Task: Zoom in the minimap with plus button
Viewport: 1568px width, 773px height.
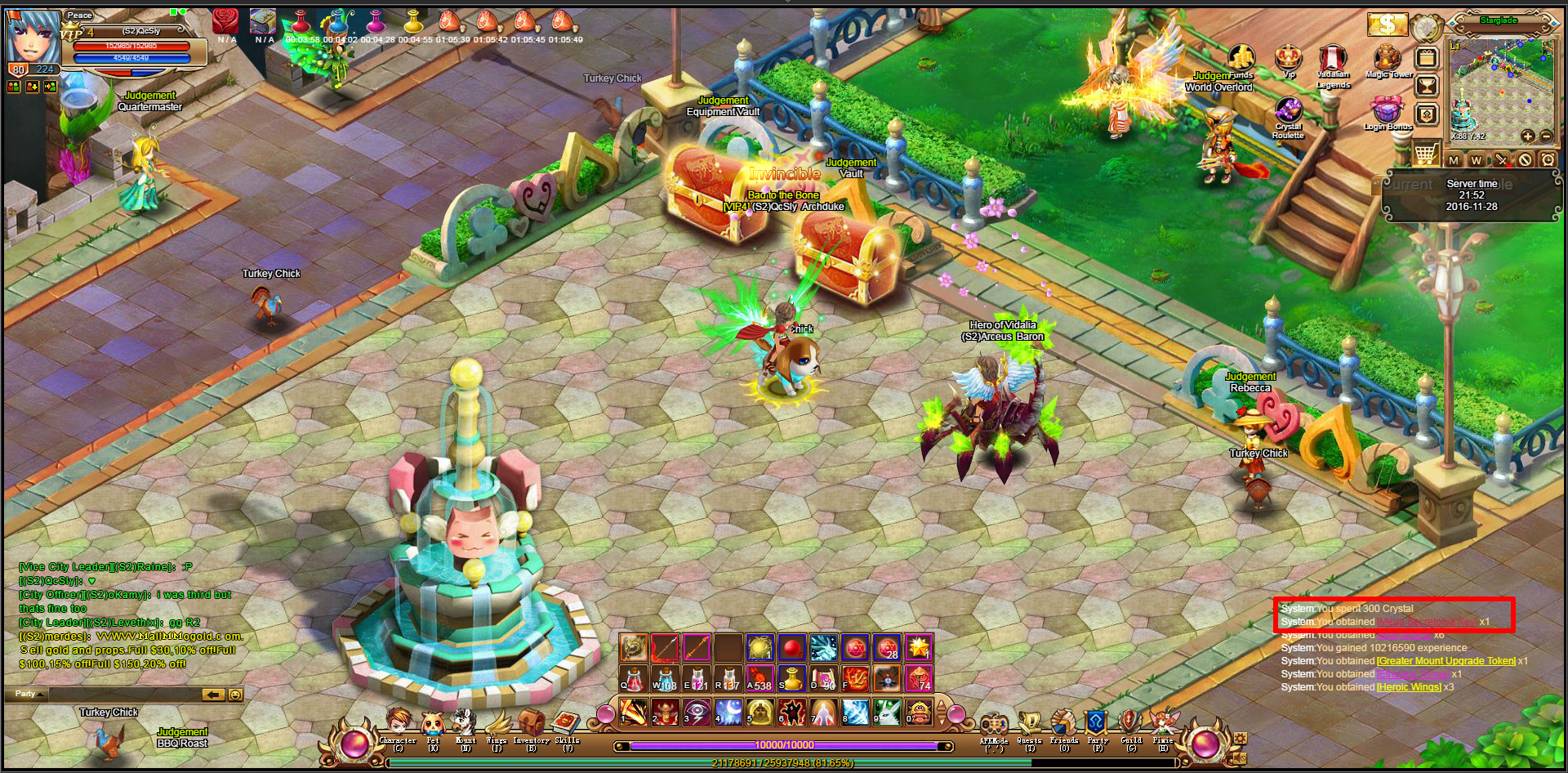Action: 1527,136
